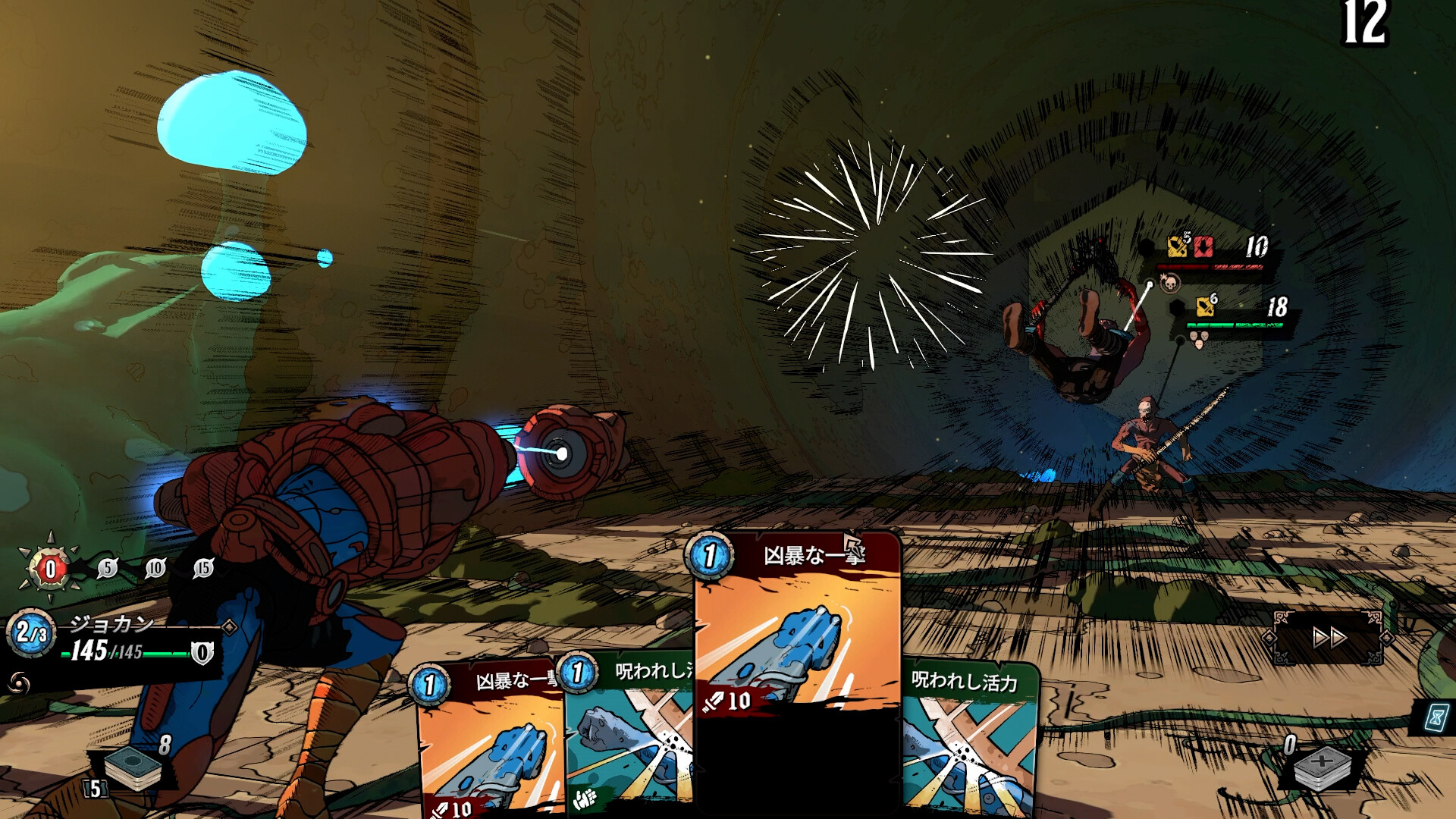Click the swirl icon below the health bar
The image size is (1456, 819).
(20, 684)
